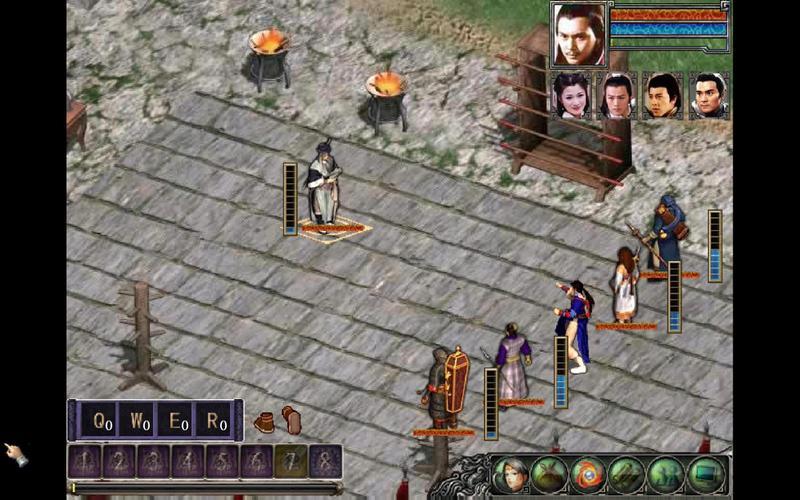Select the E skill slot
This screenshot has width=800, height=500.
point(176,421)
